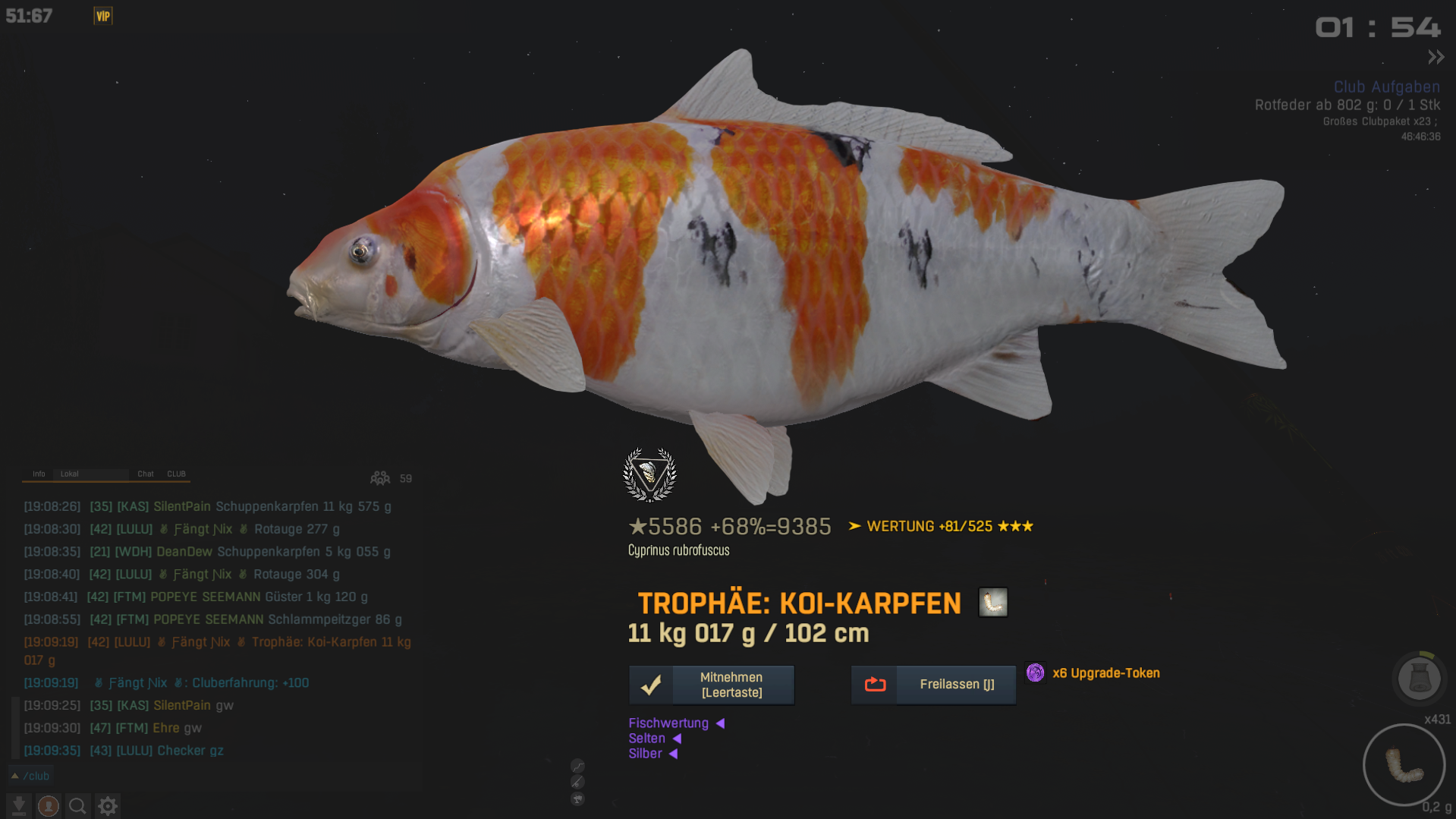This screenshot has width=1456, height=819.
Task: Keep the fish with the Mitnehmen button
Action: tap(711, 685)
